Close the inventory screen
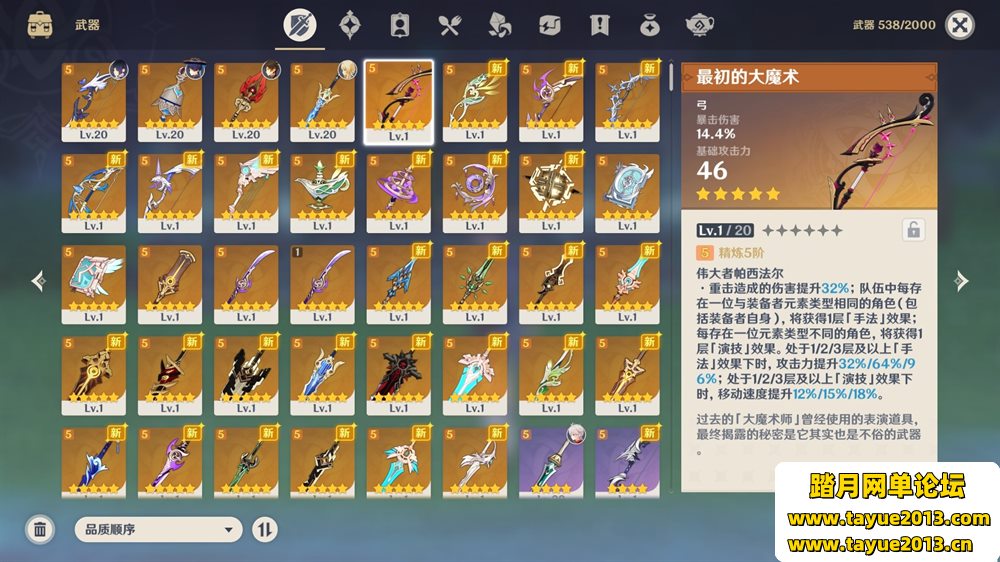The width and height of the screenshot is (1000, 562). tap(959, 25)
